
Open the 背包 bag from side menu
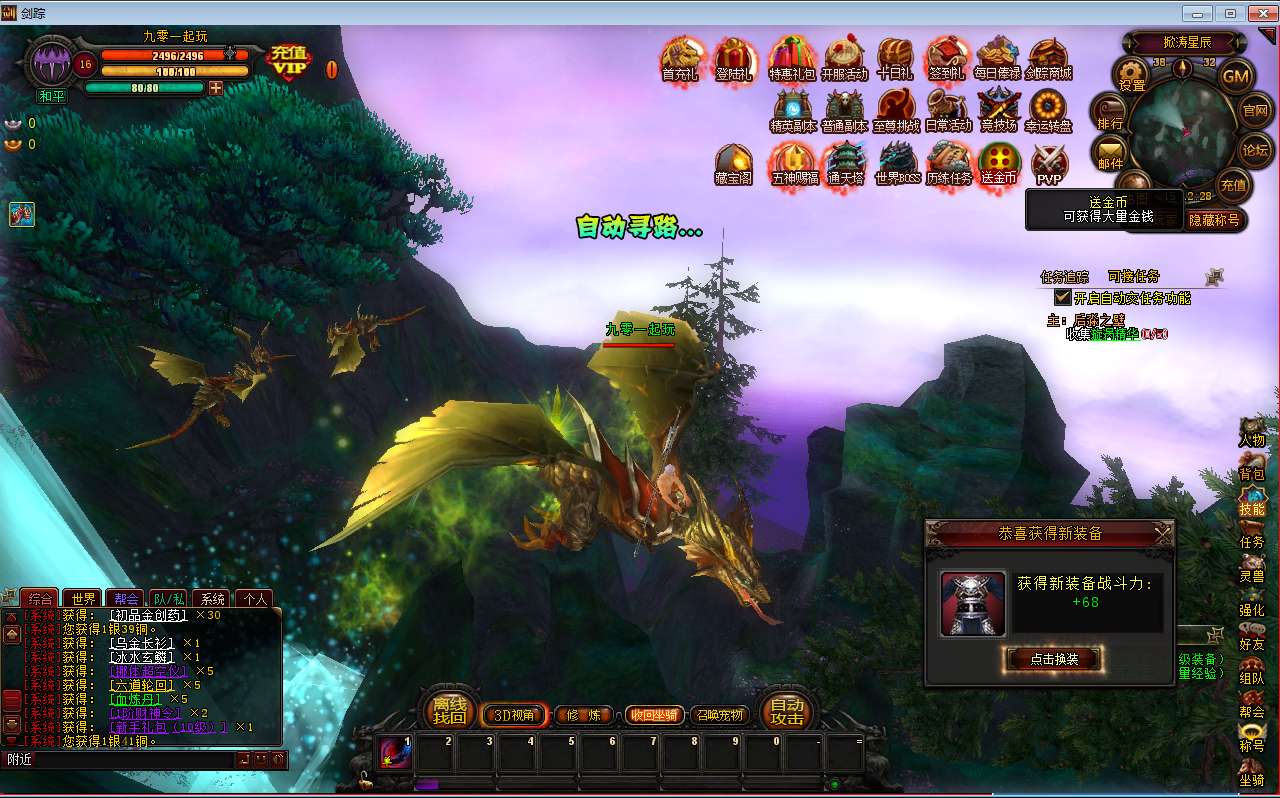click(1251, 464)
